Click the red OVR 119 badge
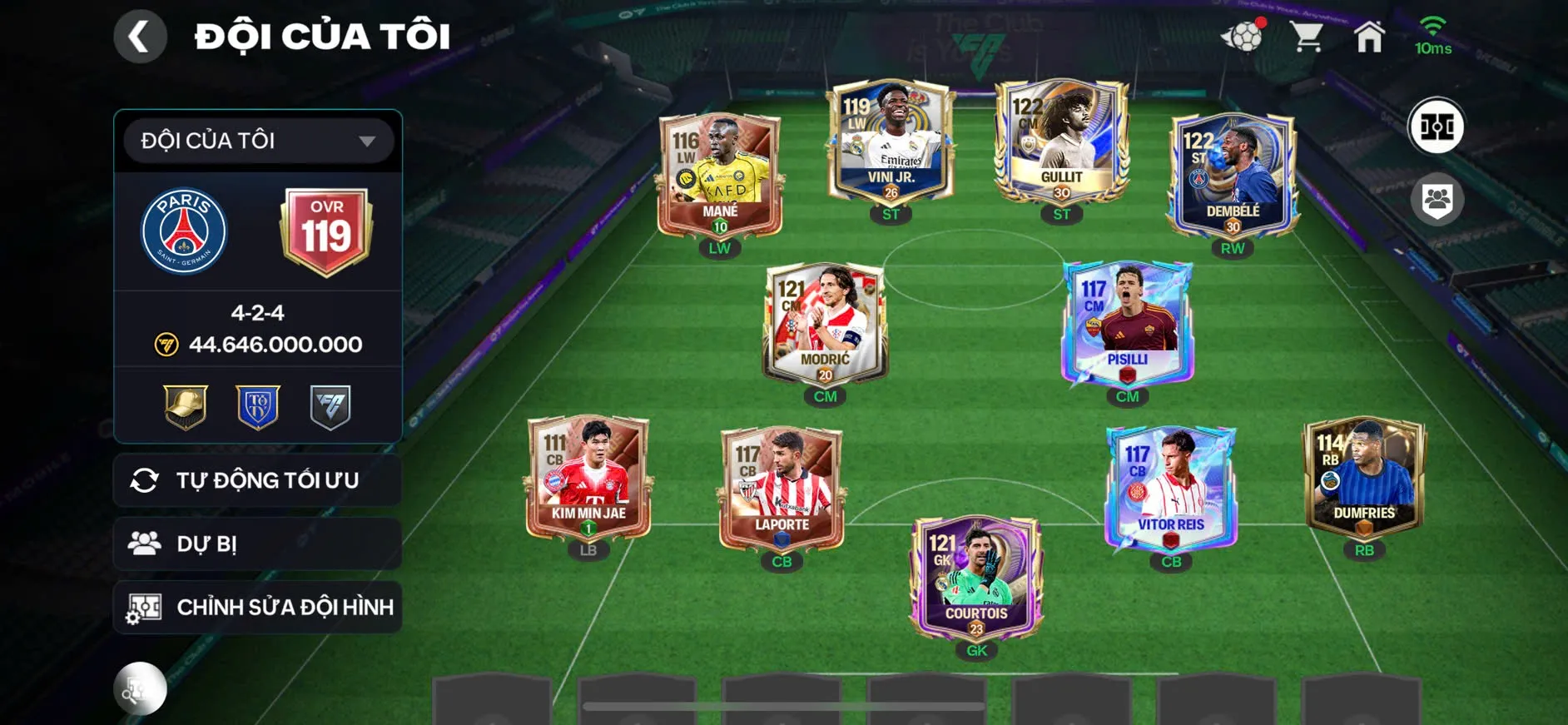The image size is (1568, 725). click(x=325, y=231)
